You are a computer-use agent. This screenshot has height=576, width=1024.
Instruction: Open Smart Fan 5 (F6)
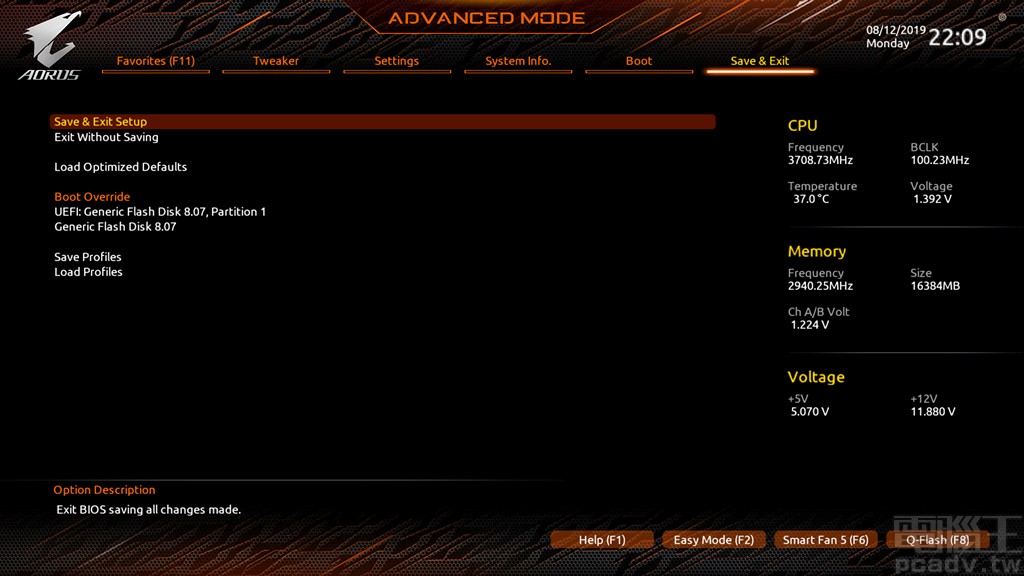tap(826, 540)
